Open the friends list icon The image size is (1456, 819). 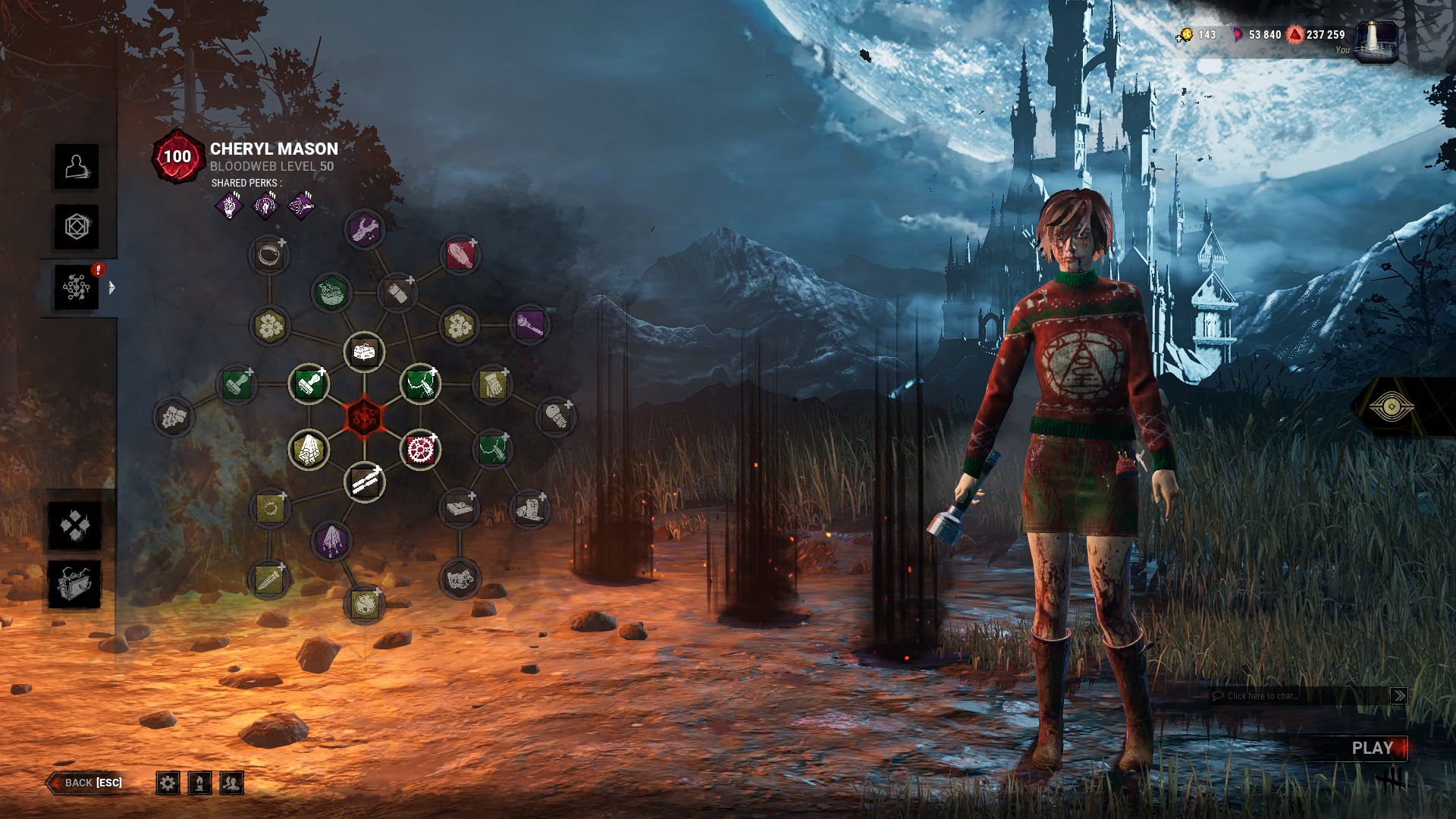(x=231, y=783)
